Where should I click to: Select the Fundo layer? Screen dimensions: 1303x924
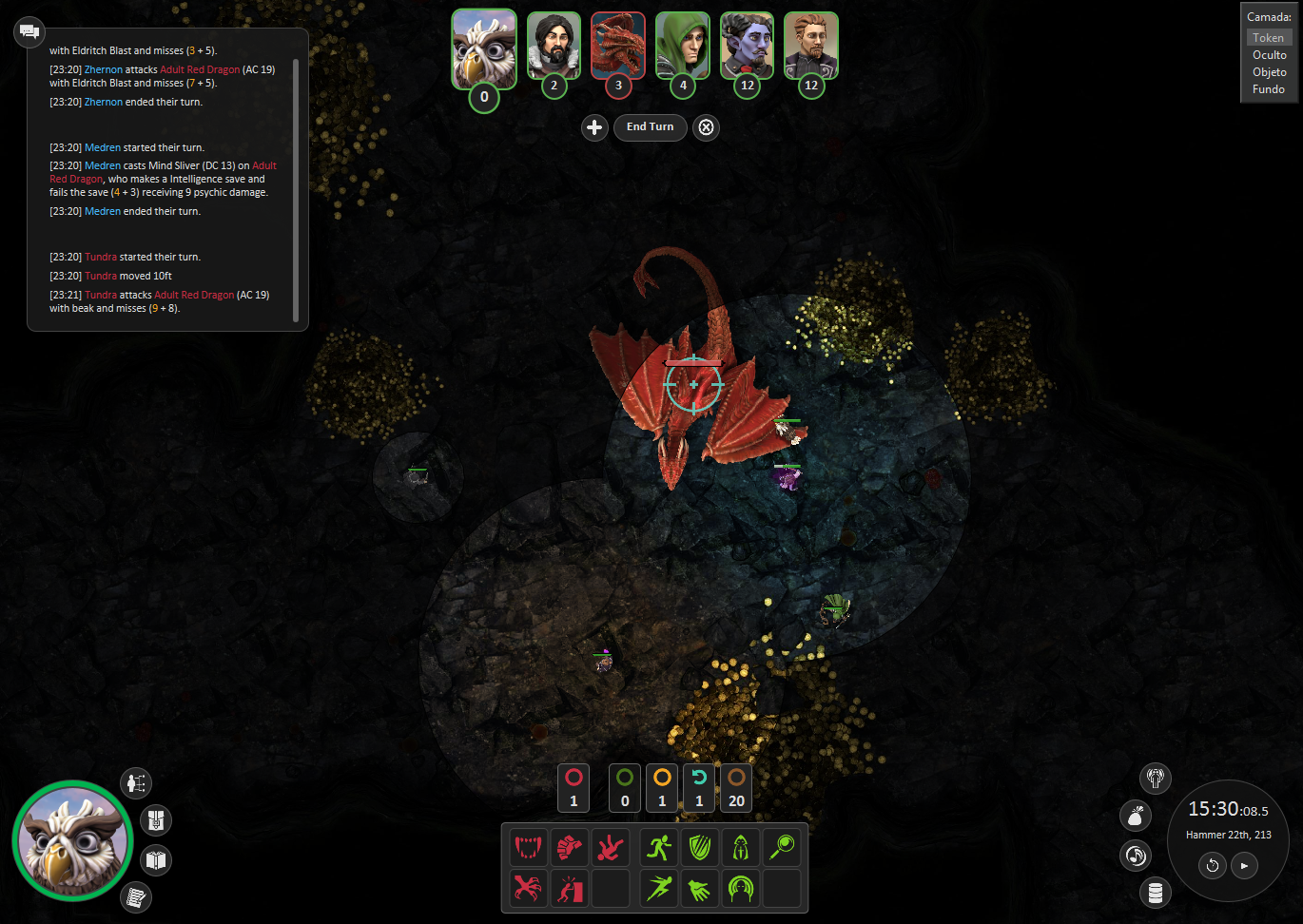coord(1268,89)
